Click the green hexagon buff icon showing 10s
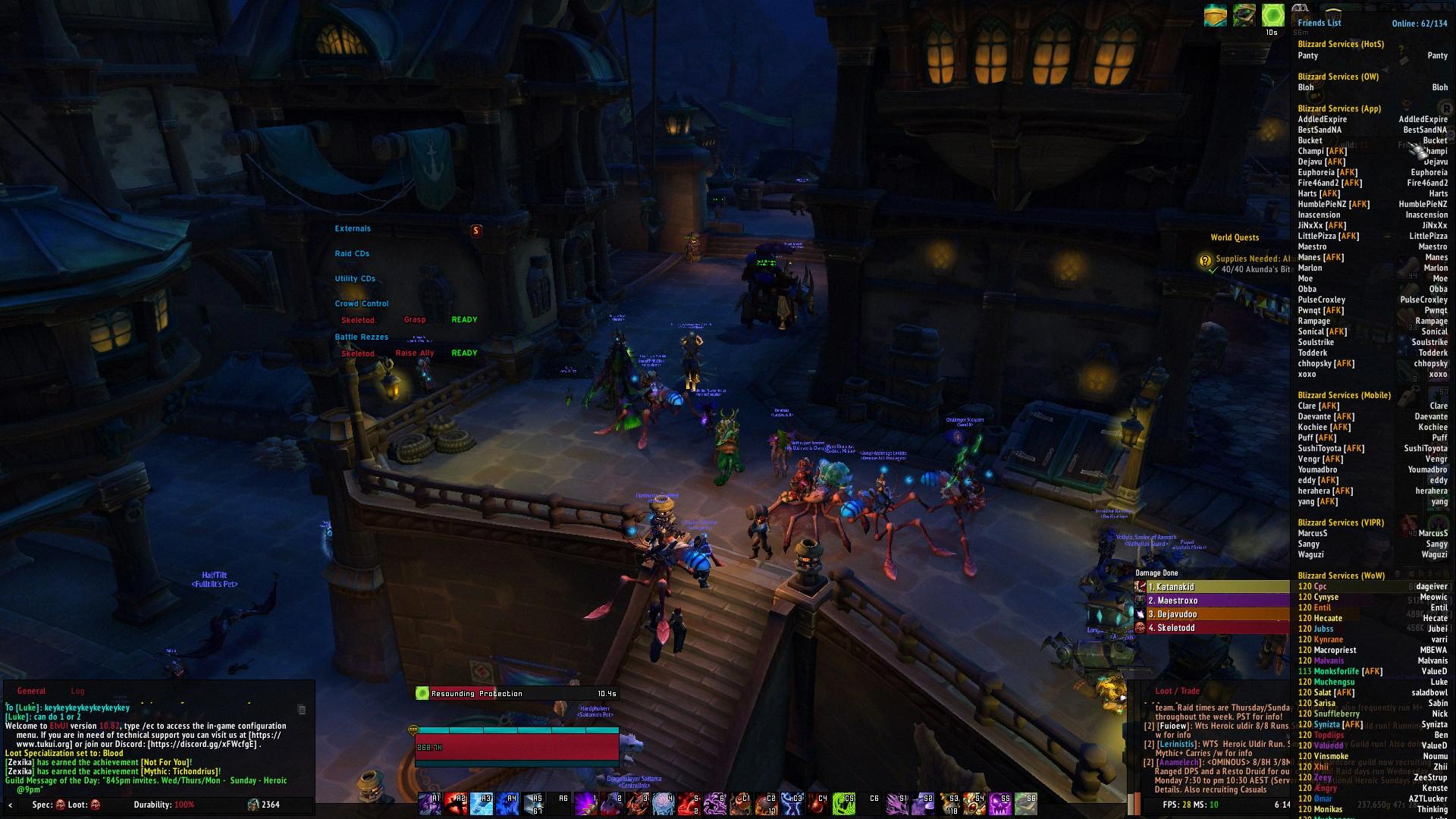 click(x=1272, y=14)
